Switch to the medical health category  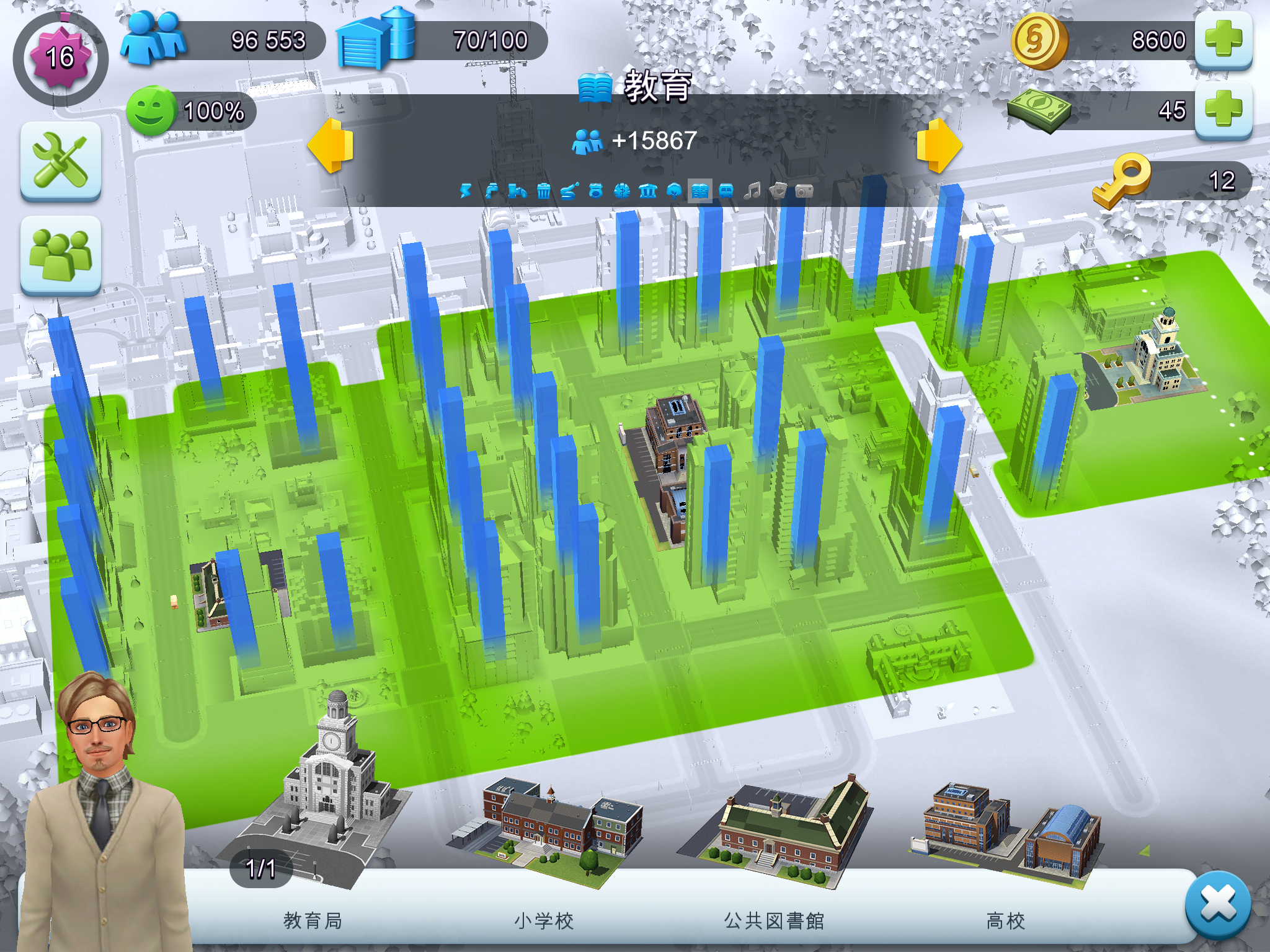click(622, 191)
